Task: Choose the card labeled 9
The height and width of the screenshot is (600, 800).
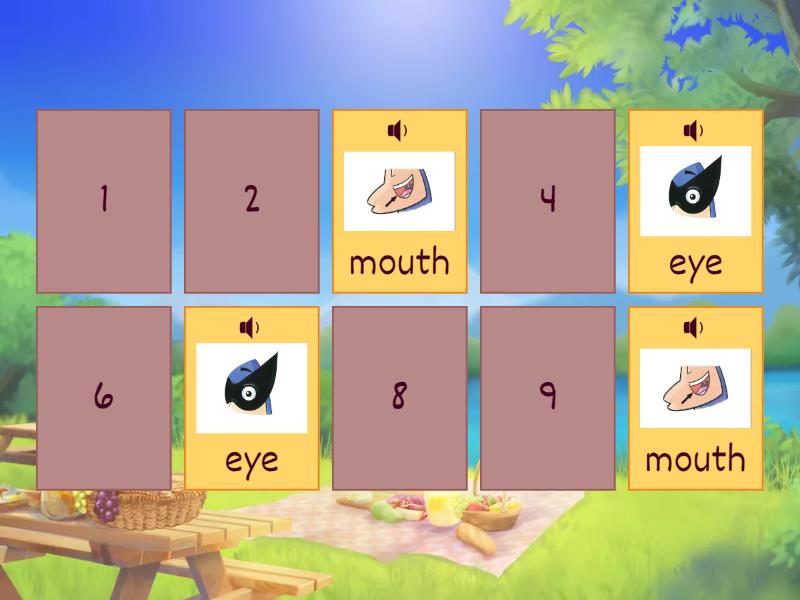Action: (x=548, y=398)
